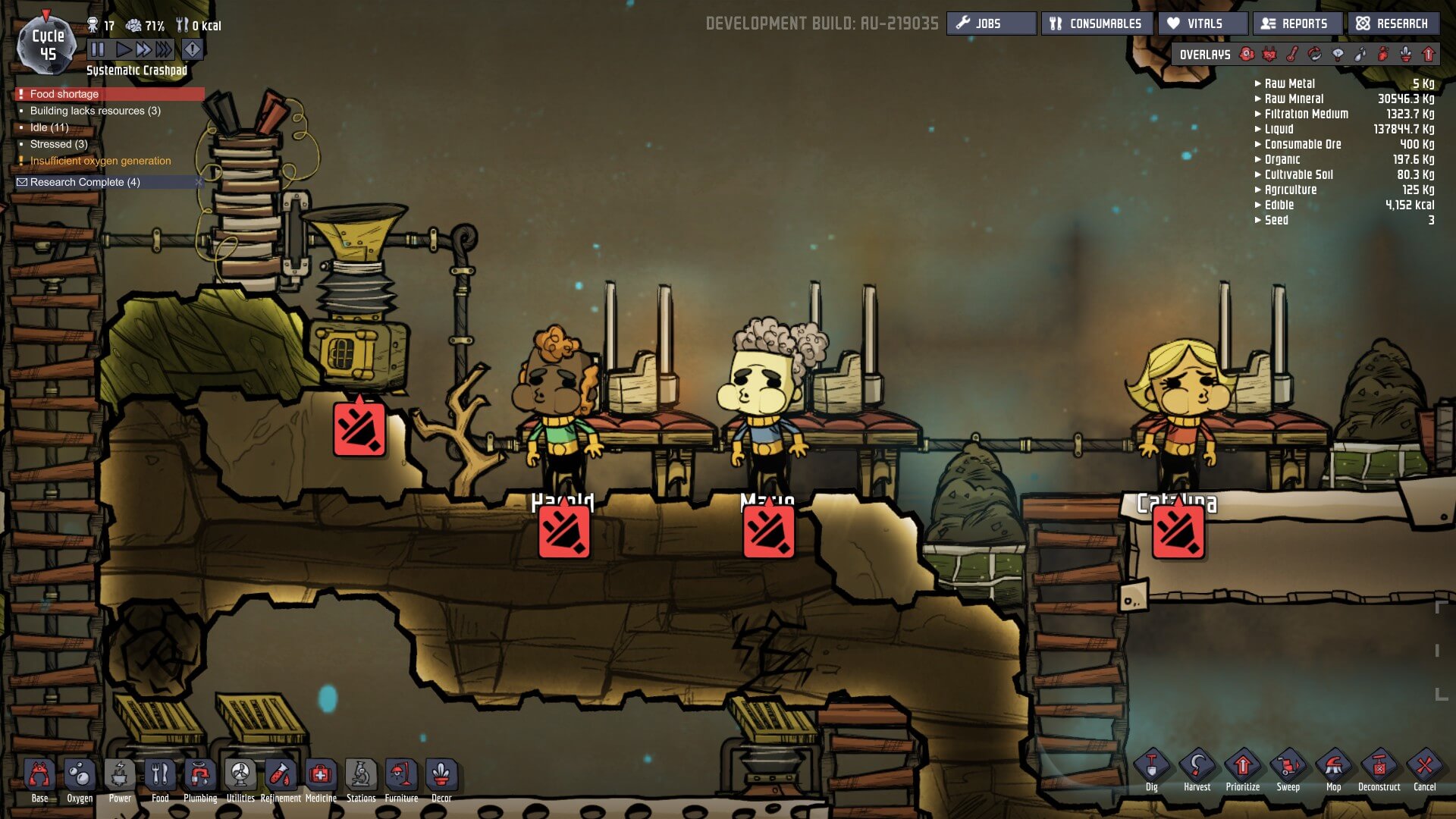Choose the Deconstruct tool
Screen dimensions: 1456x819
coord(1379,767)
